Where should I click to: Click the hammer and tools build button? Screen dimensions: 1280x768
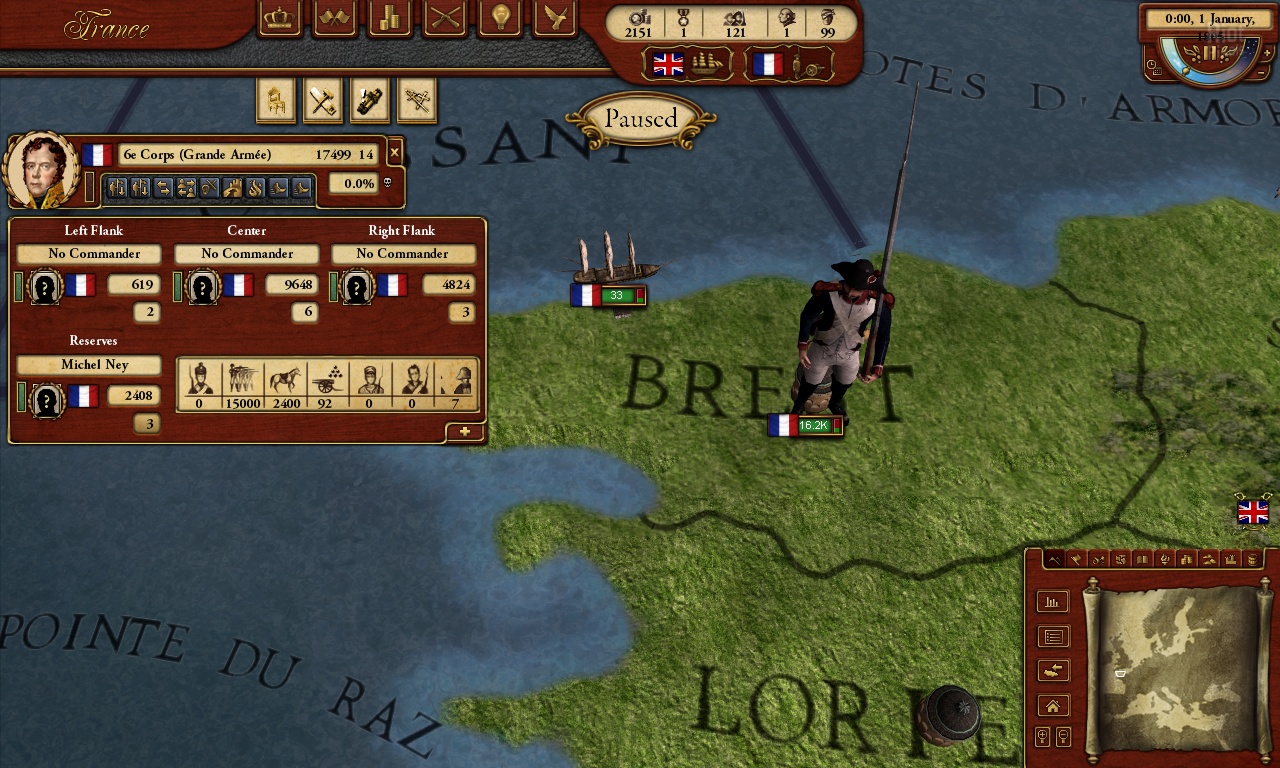(322, 100)
